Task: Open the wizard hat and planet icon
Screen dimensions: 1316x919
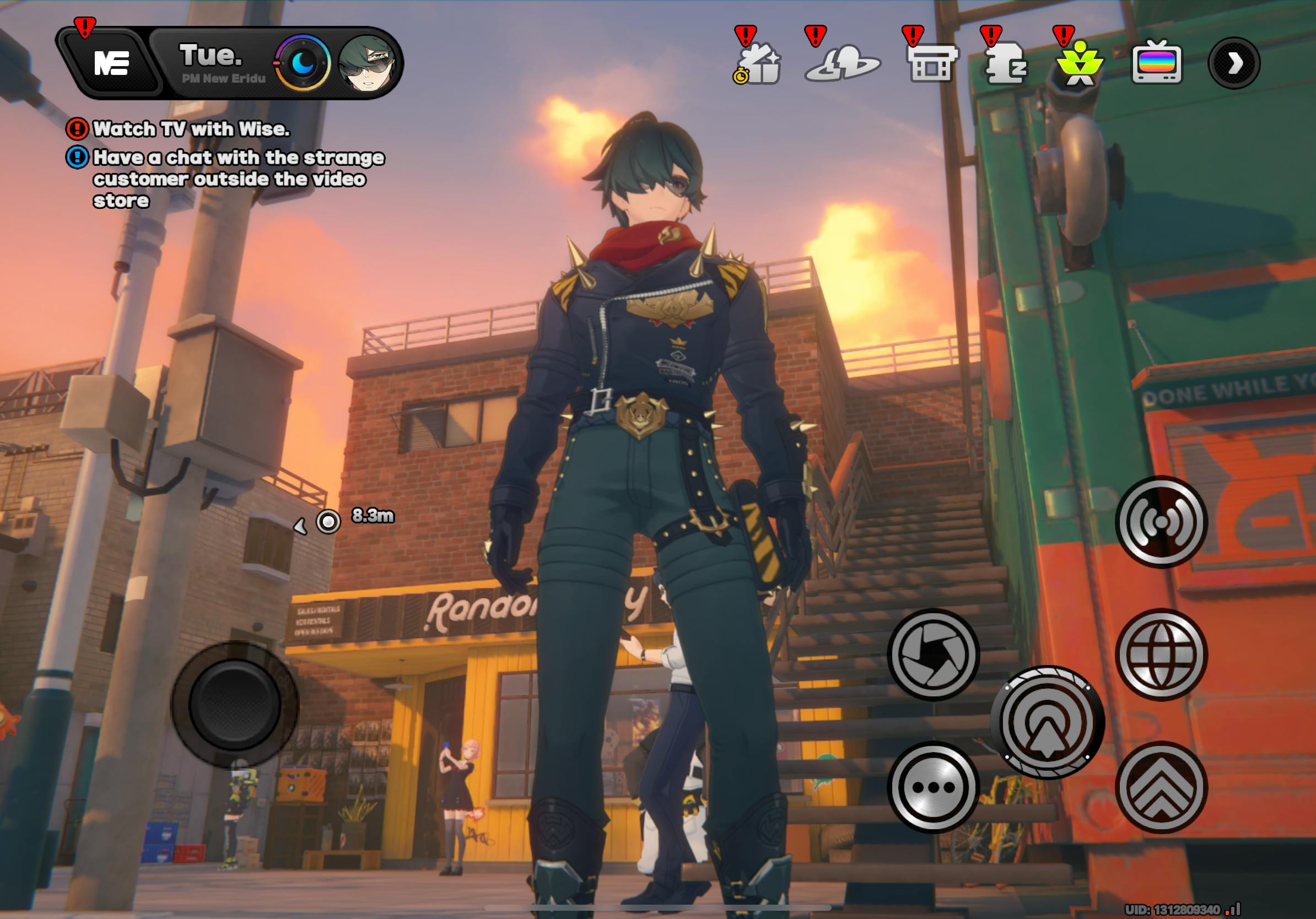Action: pyautogui.click(x=842, y=64)
